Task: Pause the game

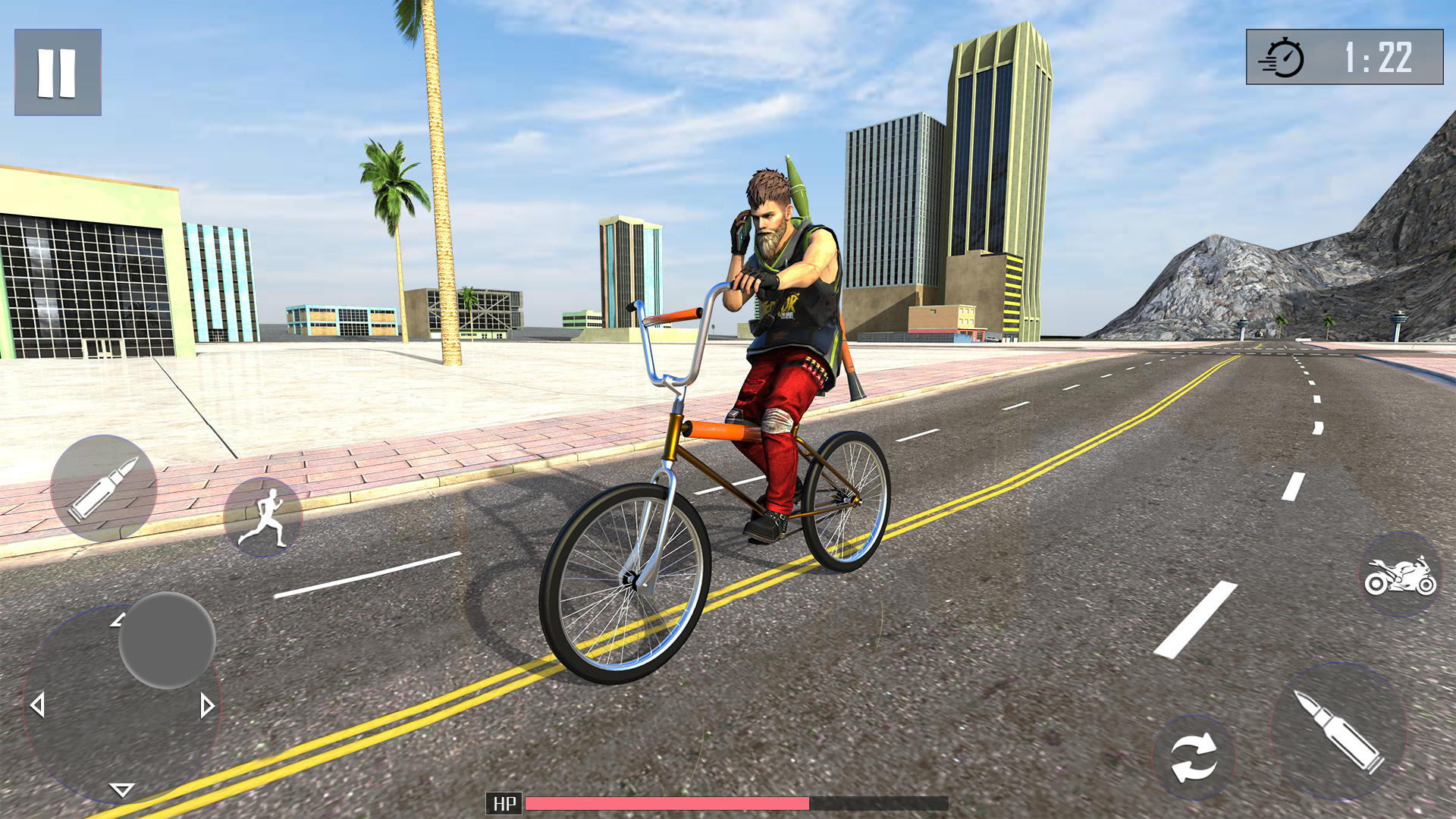Action: 57,74
